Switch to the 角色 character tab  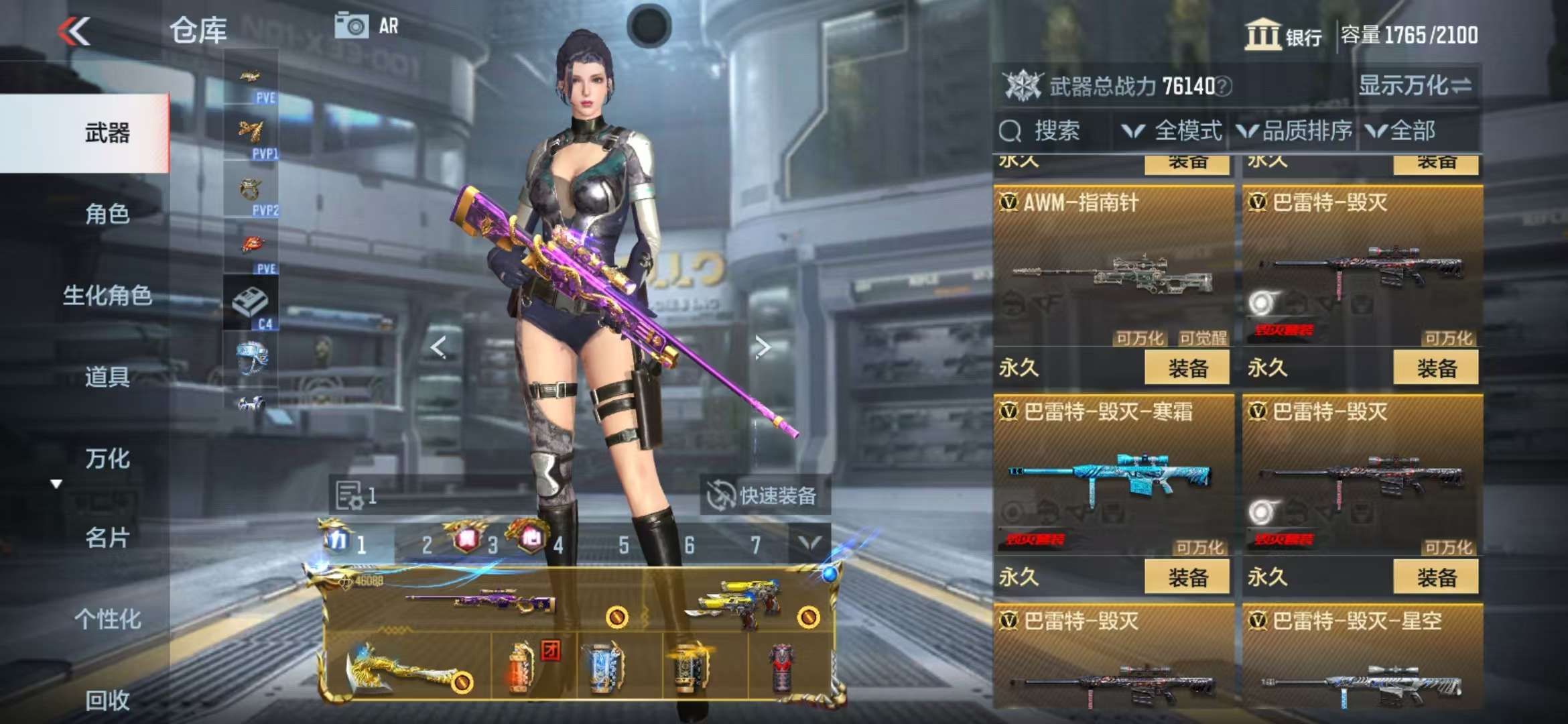point(107,215)
